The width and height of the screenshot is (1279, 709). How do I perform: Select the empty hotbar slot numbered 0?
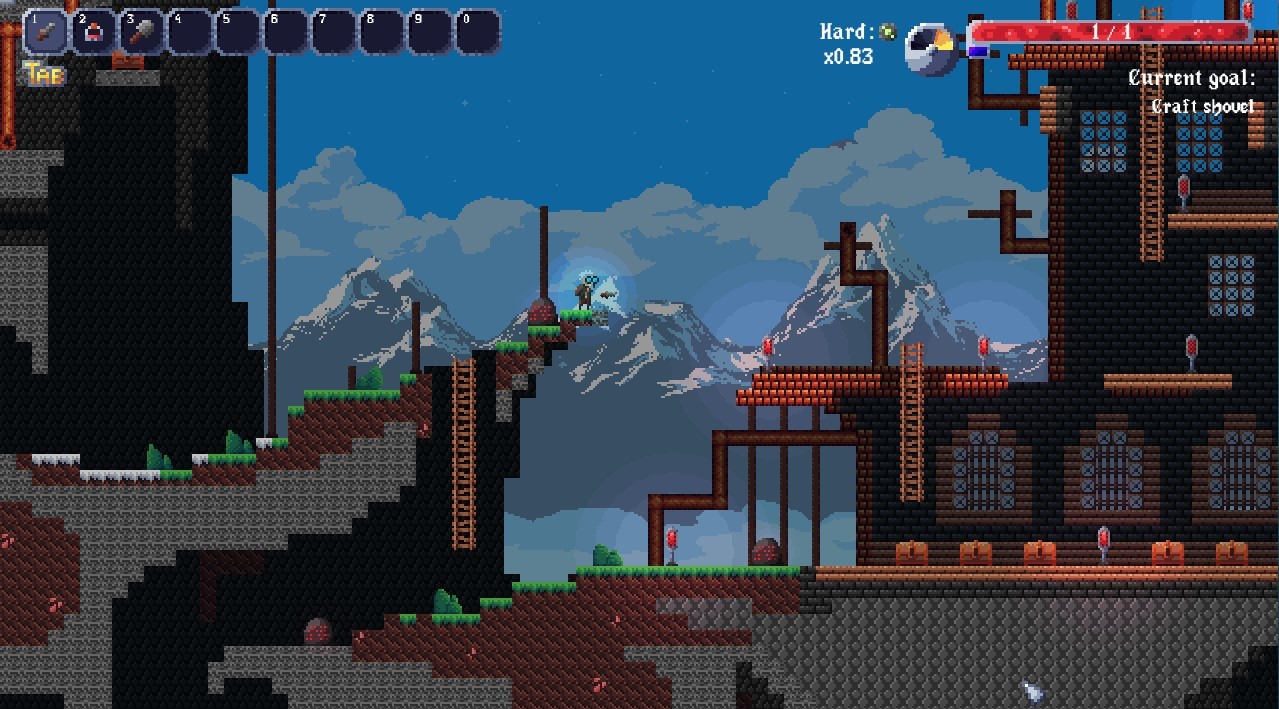click(x=478, y=32)
